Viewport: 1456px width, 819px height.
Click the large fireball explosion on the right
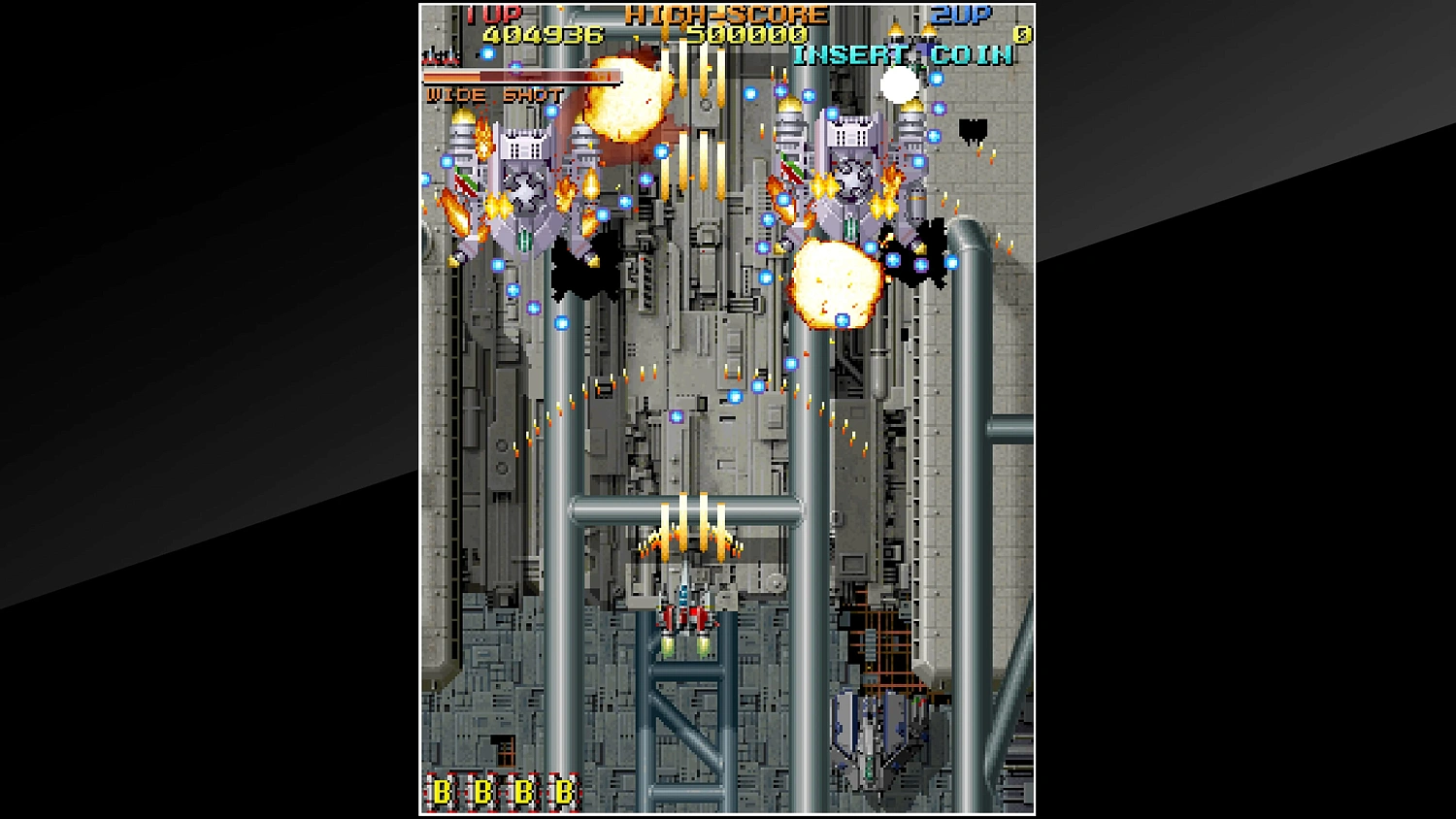tap(837, 284)
